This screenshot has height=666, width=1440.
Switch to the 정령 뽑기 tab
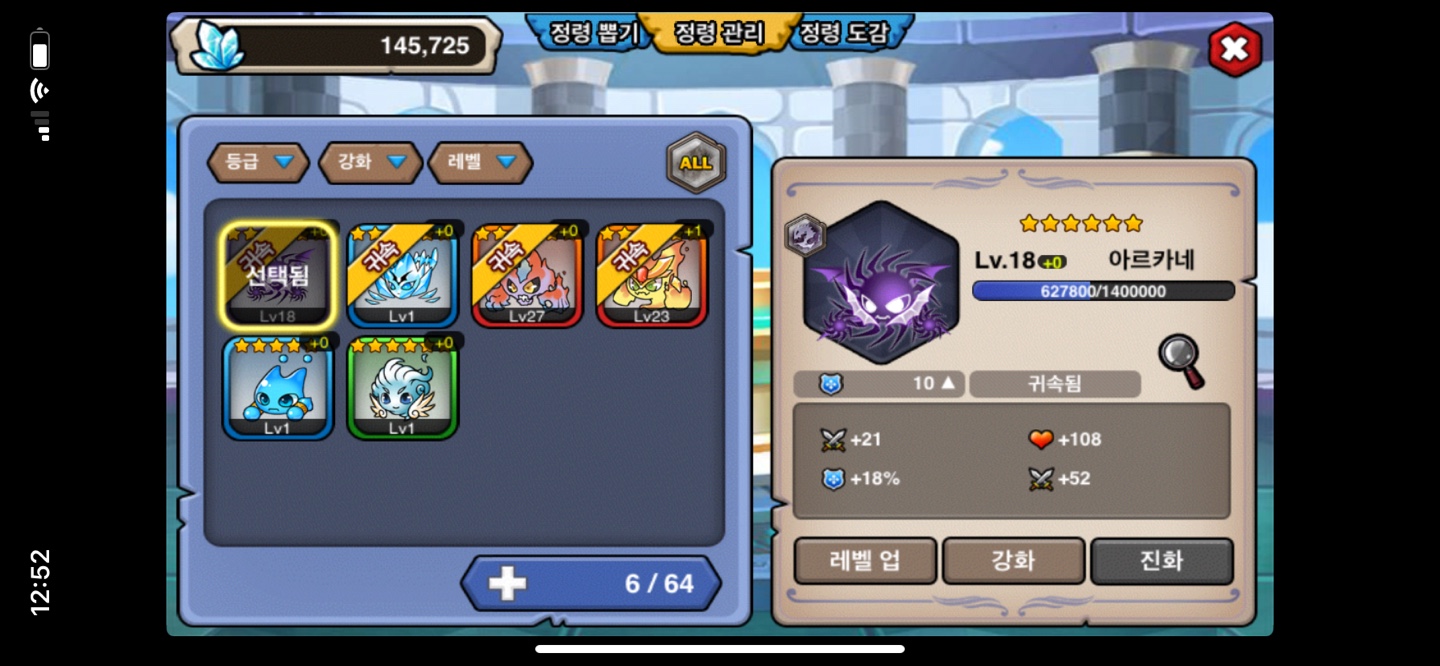click(593, 33)
